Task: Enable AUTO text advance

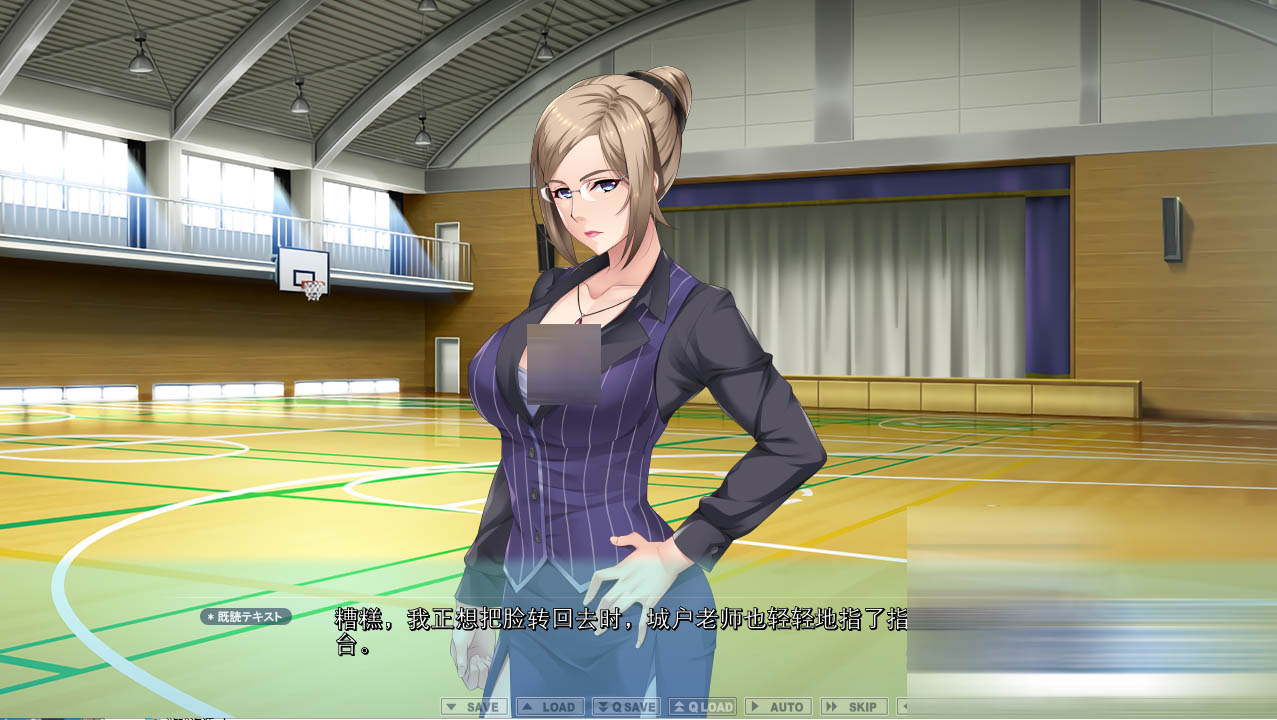Action: coord(778,707)
